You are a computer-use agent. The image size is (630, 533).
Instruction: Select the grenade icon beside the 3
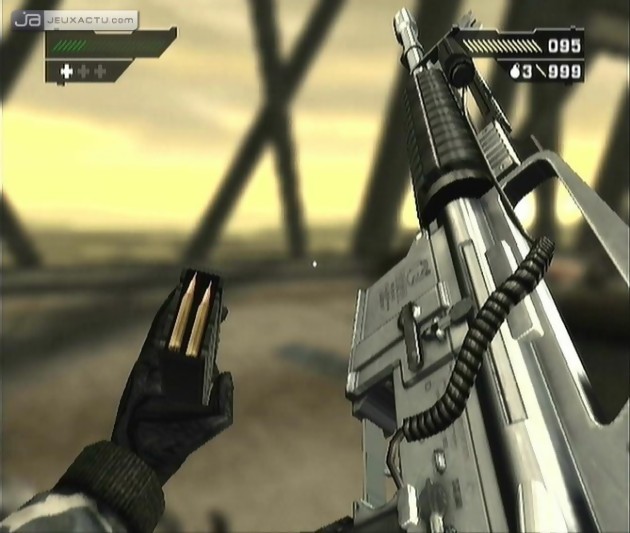[x=513, y=72]
